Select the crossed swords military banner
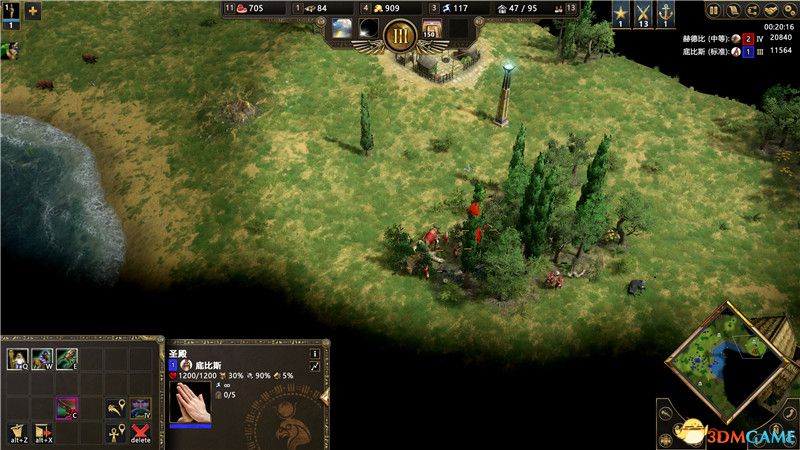 tap(642, 12)
